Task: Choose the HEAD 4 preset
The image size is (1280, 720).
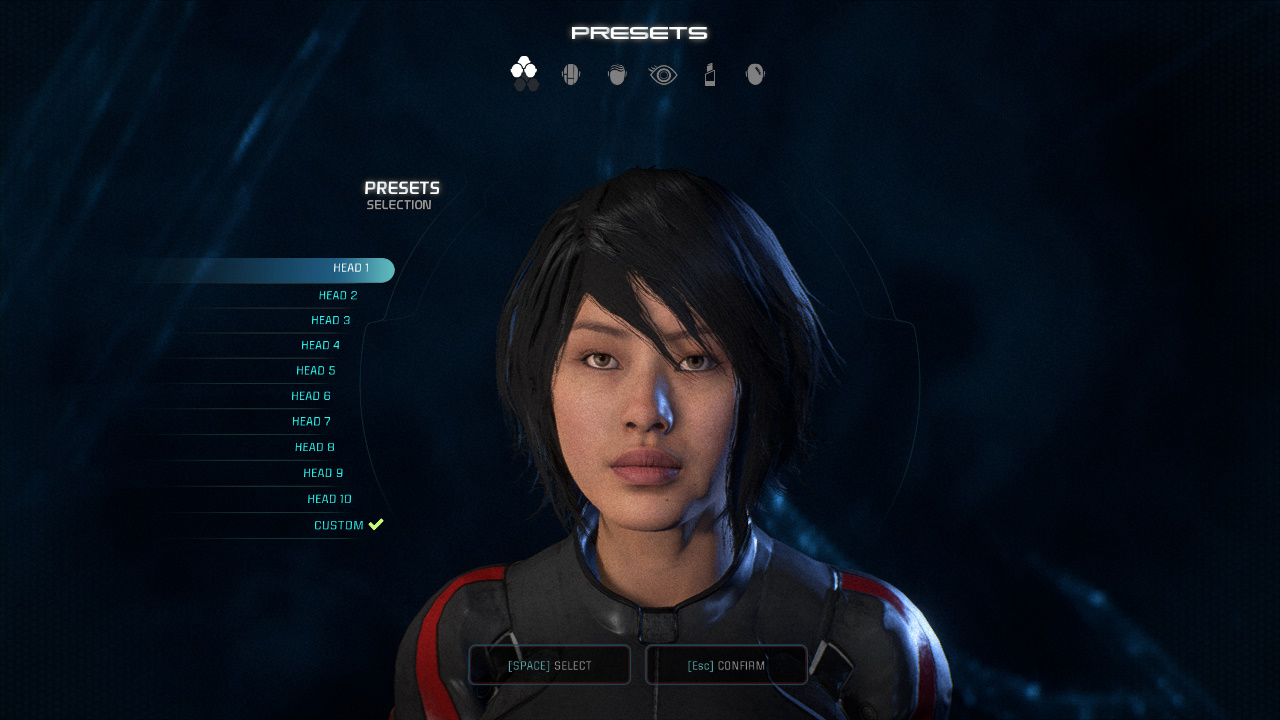Action: (321, 344)
